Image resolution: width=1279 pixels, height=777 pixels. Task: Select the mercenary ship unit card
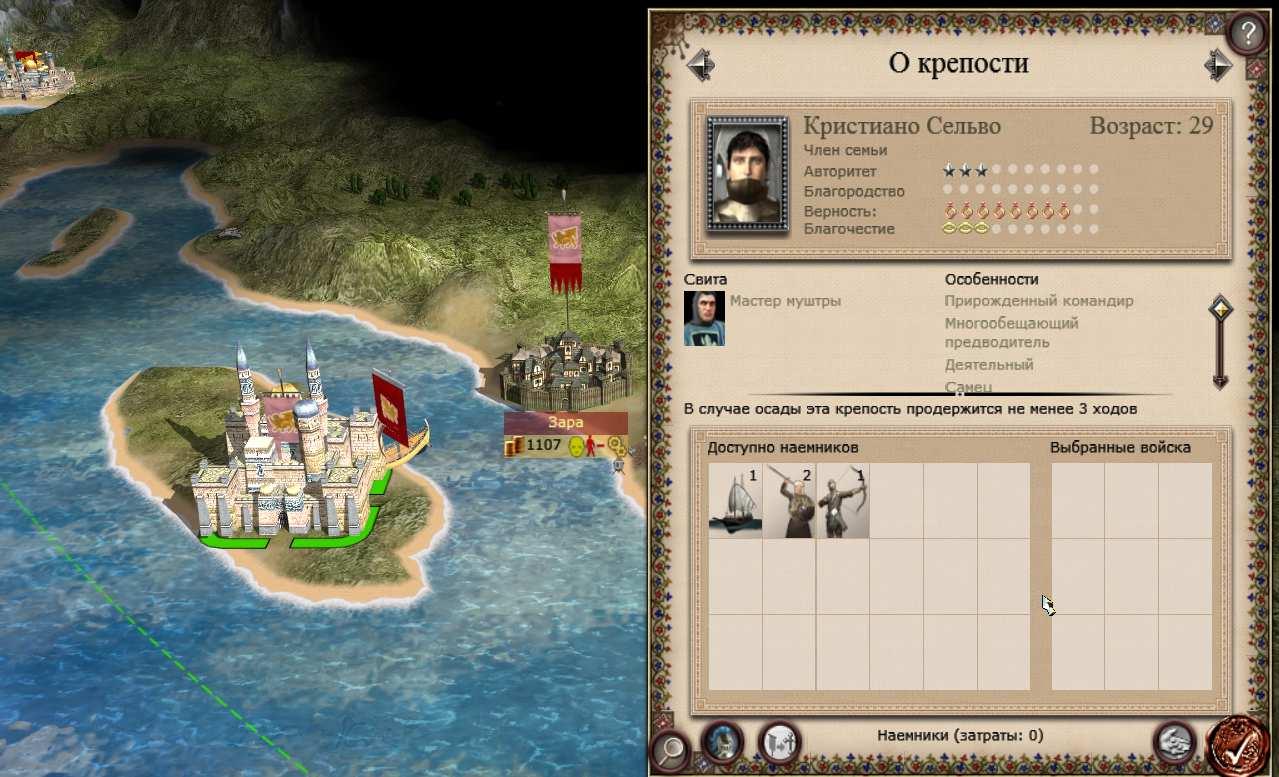[x=735, y=501]
